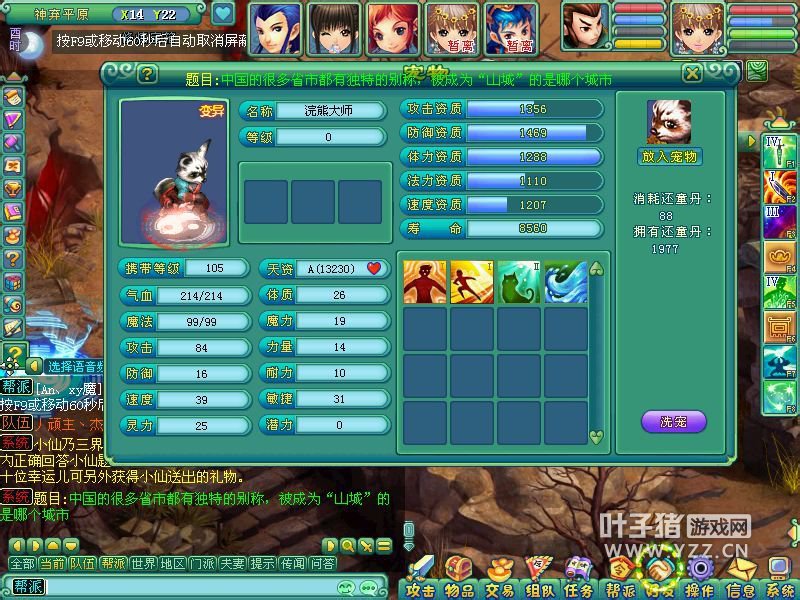800x600 pixels.
Task: Close the pet window
Action: (692, 73)
